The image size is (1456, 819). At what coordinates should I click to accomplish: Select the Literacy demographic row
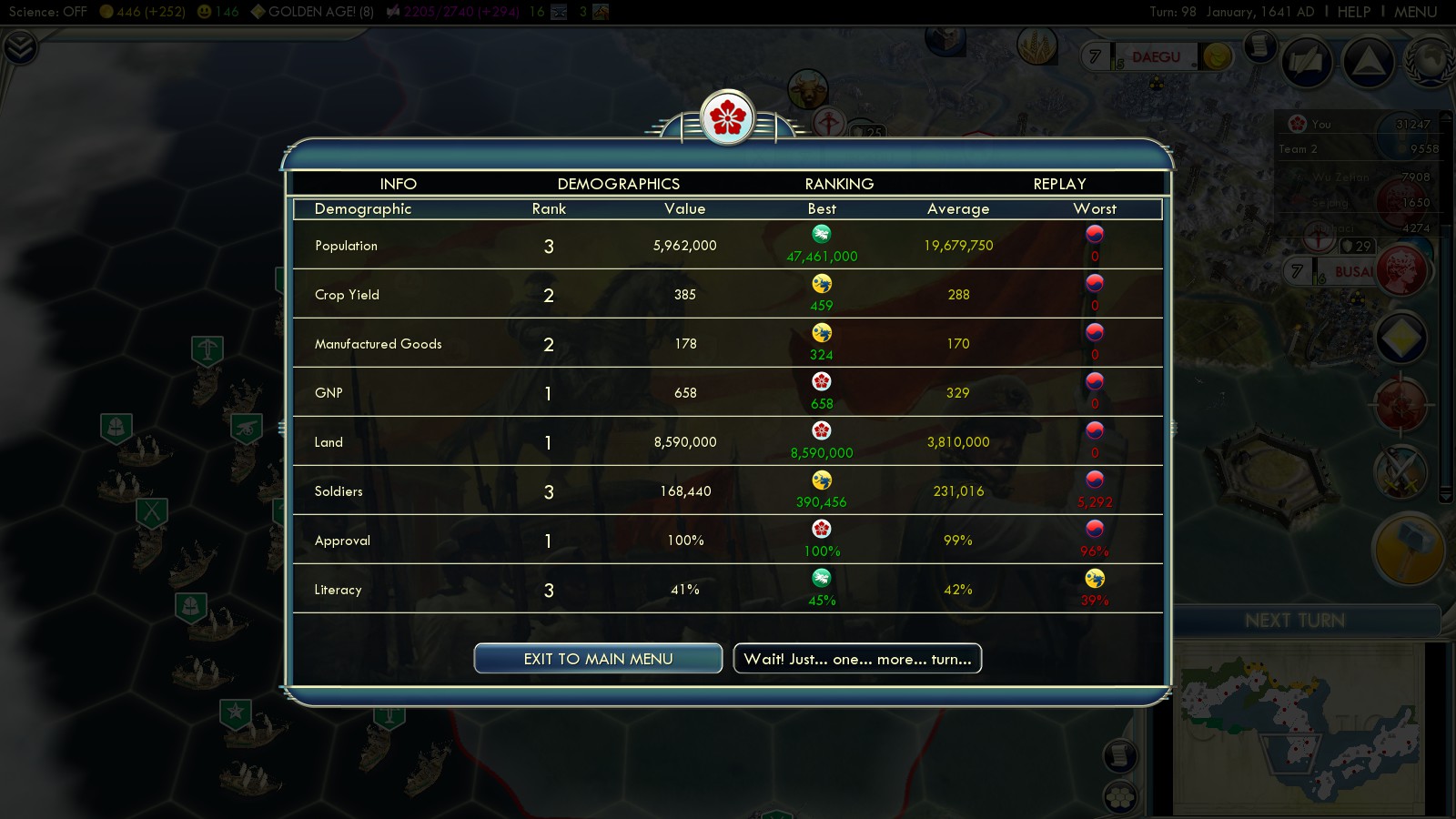point(727,590)
